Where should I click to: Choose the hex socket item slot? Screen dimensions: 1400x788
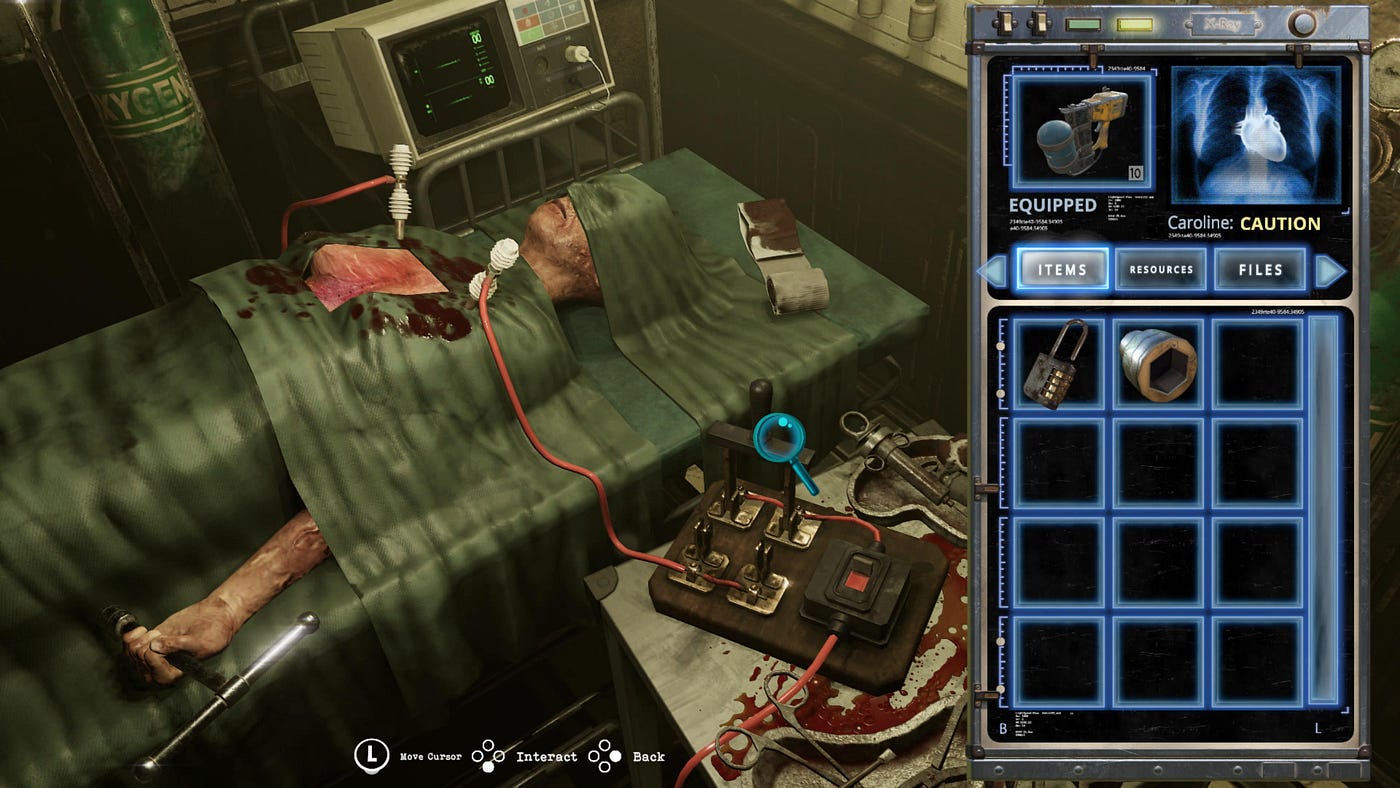1157,363
